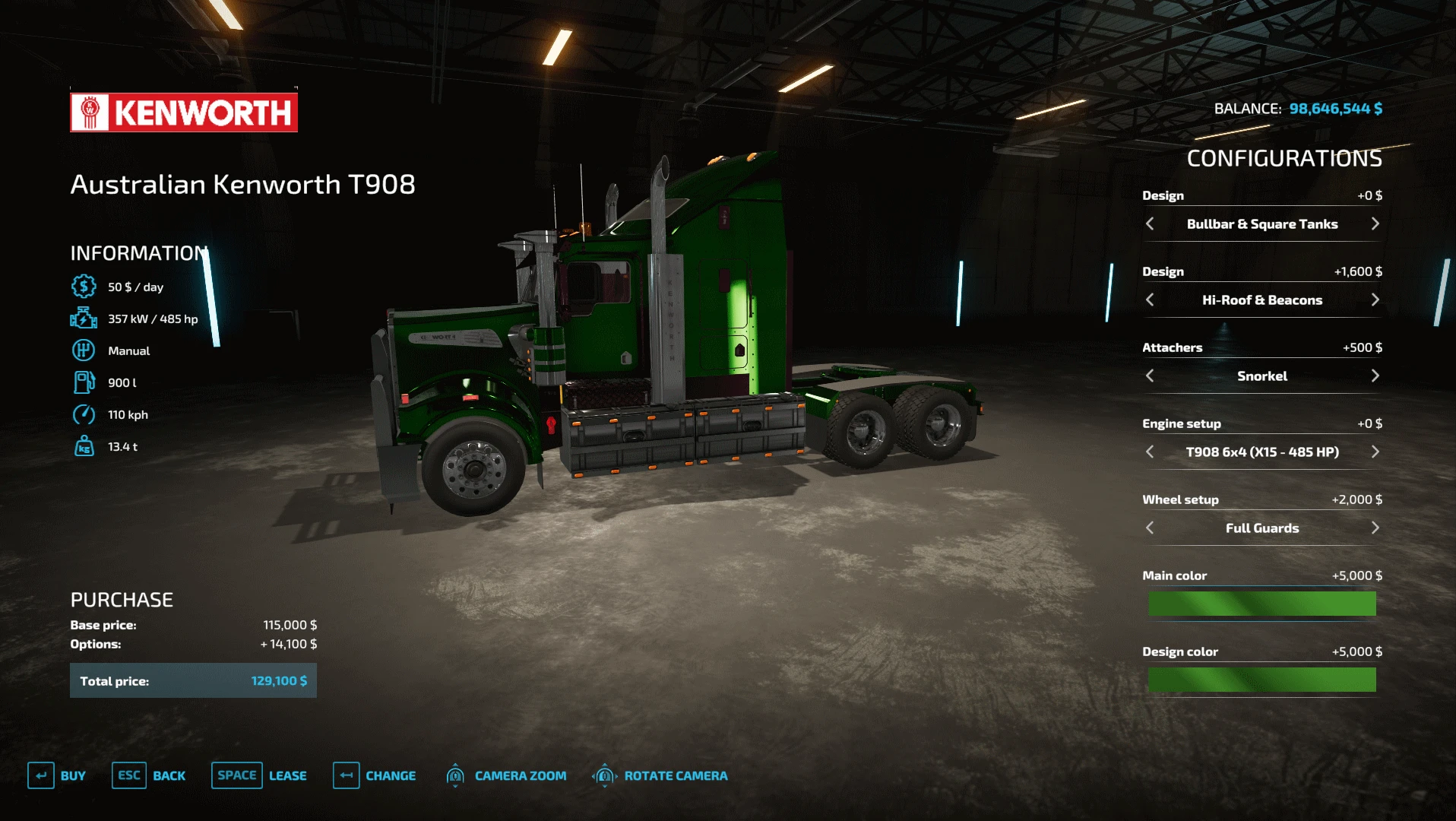This screenshot has width=1456, height=821.
Task: Click the enter-key icon beside BUY
Action: coord(43,775)
